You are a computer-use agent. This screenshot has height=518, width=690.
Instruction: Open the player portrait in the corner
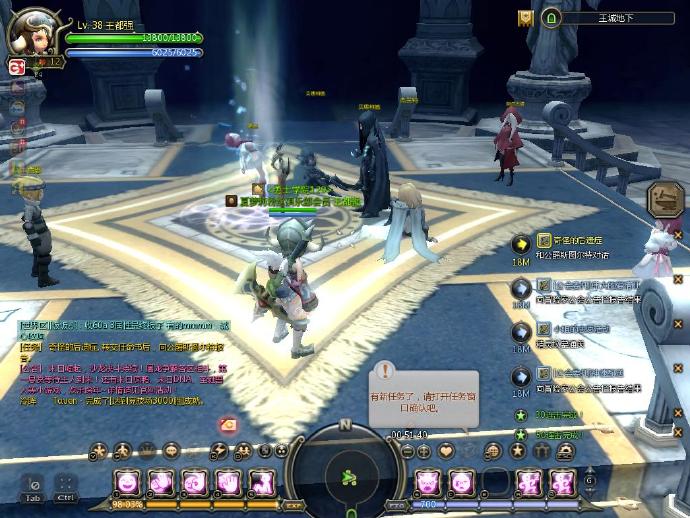click(x=32, y=34)
